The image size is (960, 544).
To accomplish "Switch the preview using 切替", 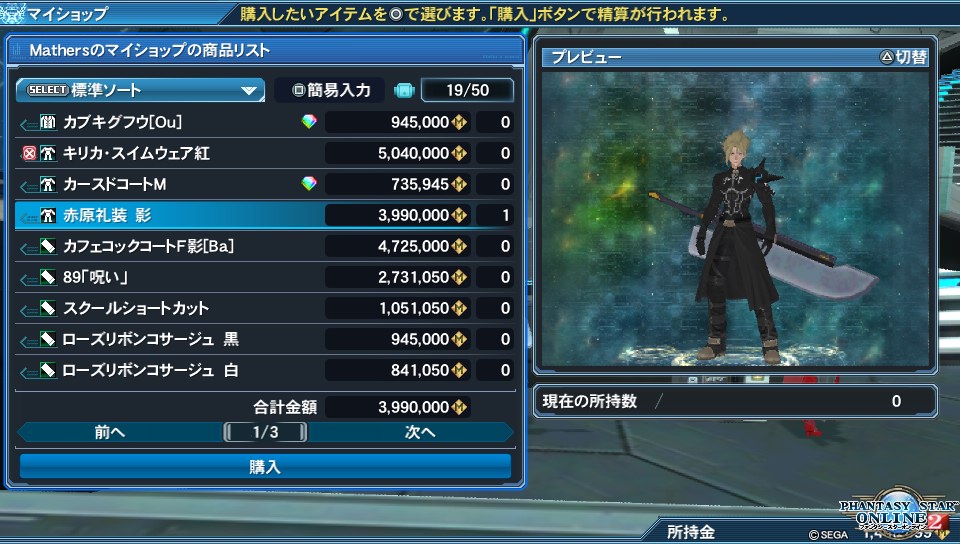I will (903, 57).
